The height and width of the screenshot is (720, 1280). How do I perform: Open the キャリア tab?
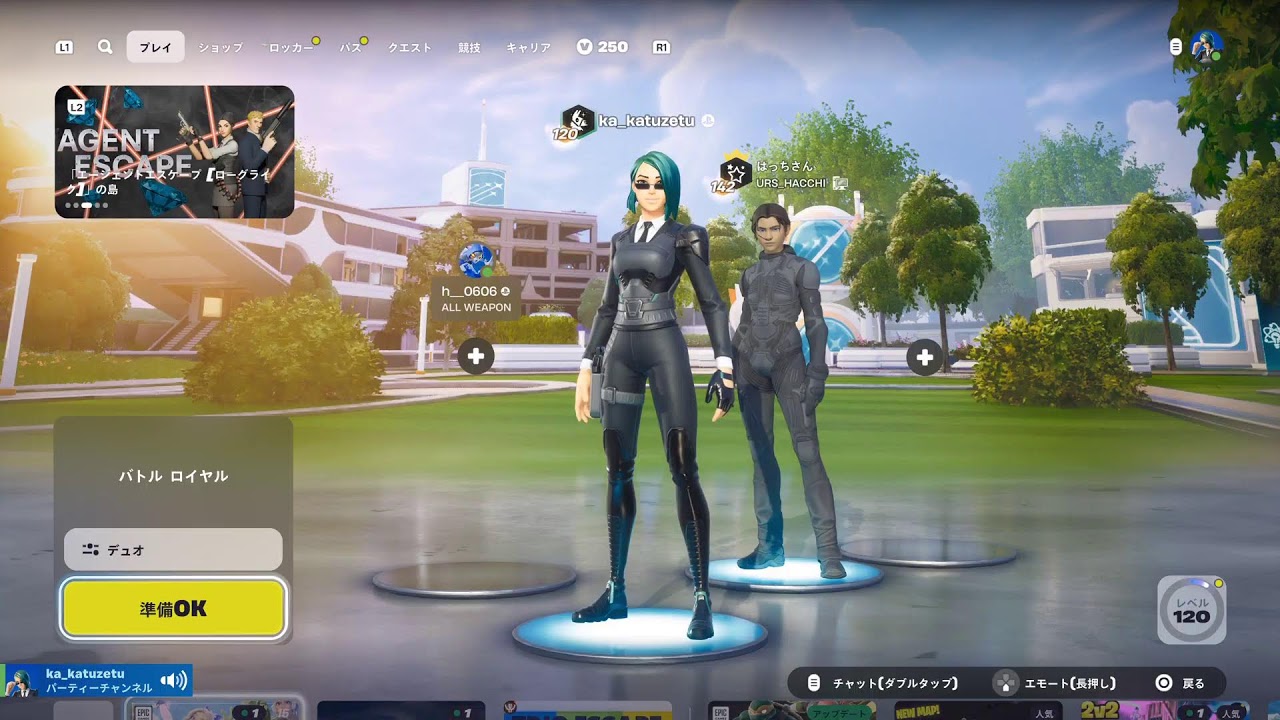[528, 47]
